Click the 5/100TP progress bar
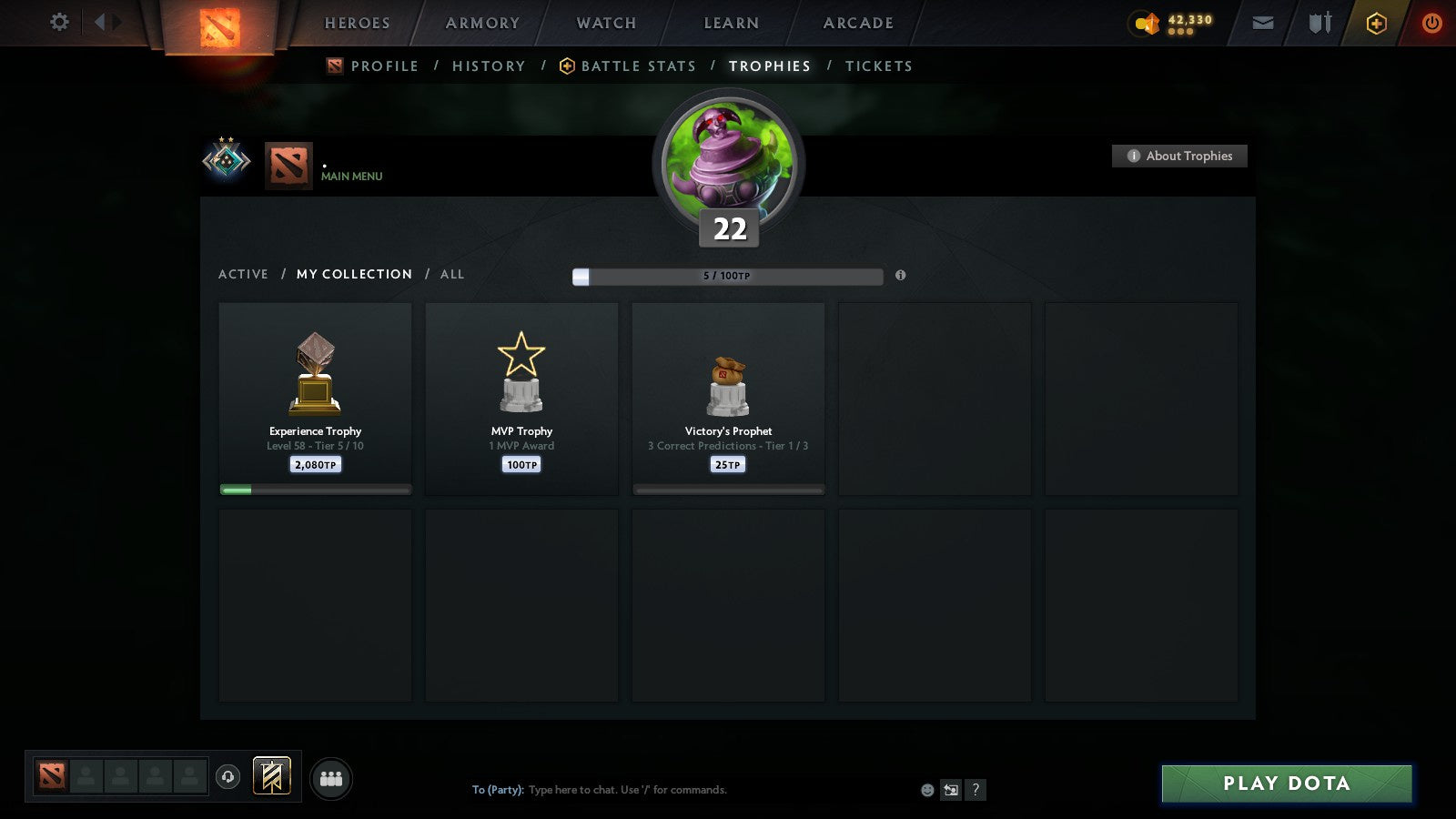1456x819 pixels. tap(726, 276)
